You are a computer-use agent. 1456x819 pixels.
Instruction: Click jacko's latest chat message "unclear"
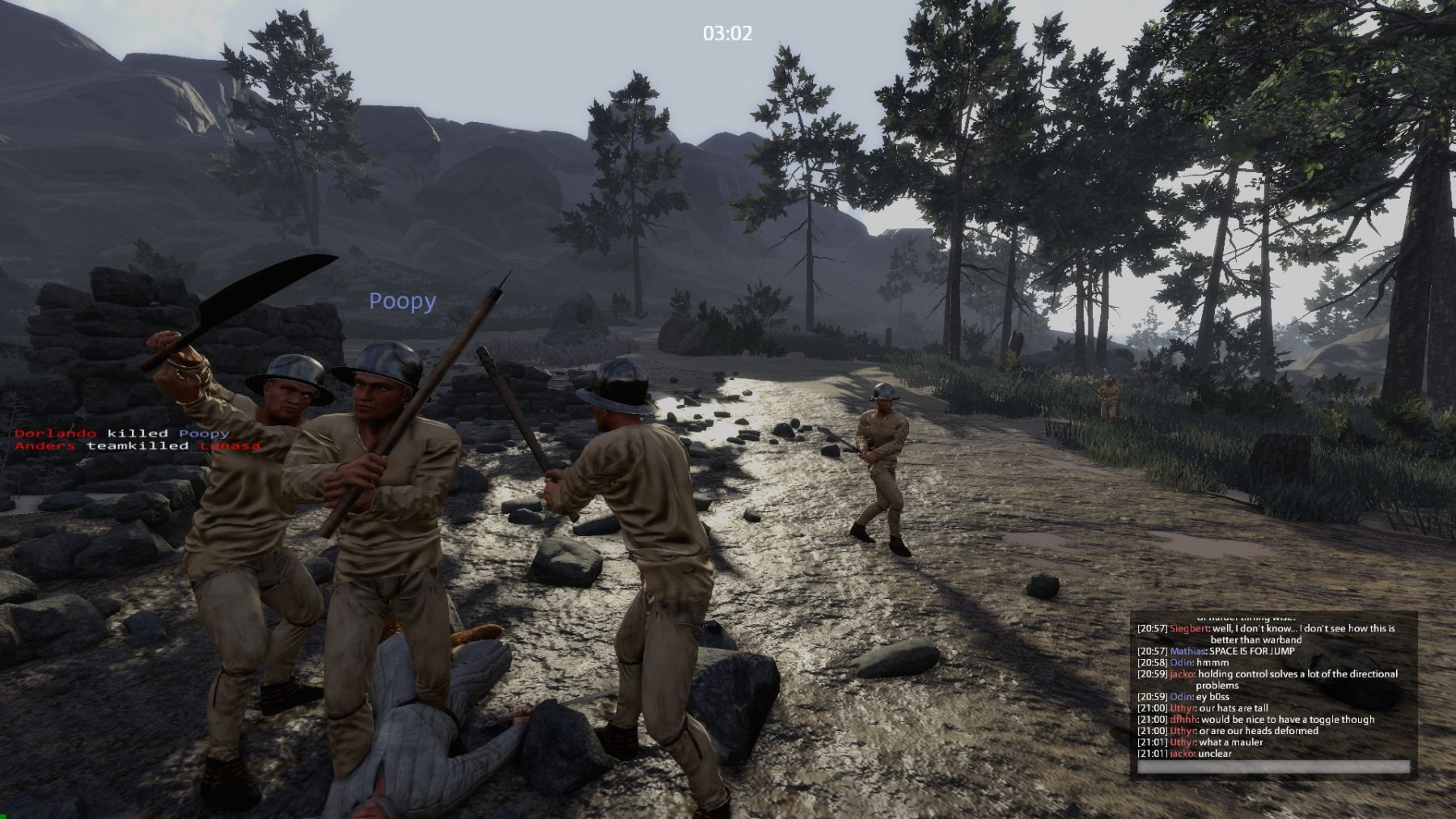click(x=1214, y=754)
